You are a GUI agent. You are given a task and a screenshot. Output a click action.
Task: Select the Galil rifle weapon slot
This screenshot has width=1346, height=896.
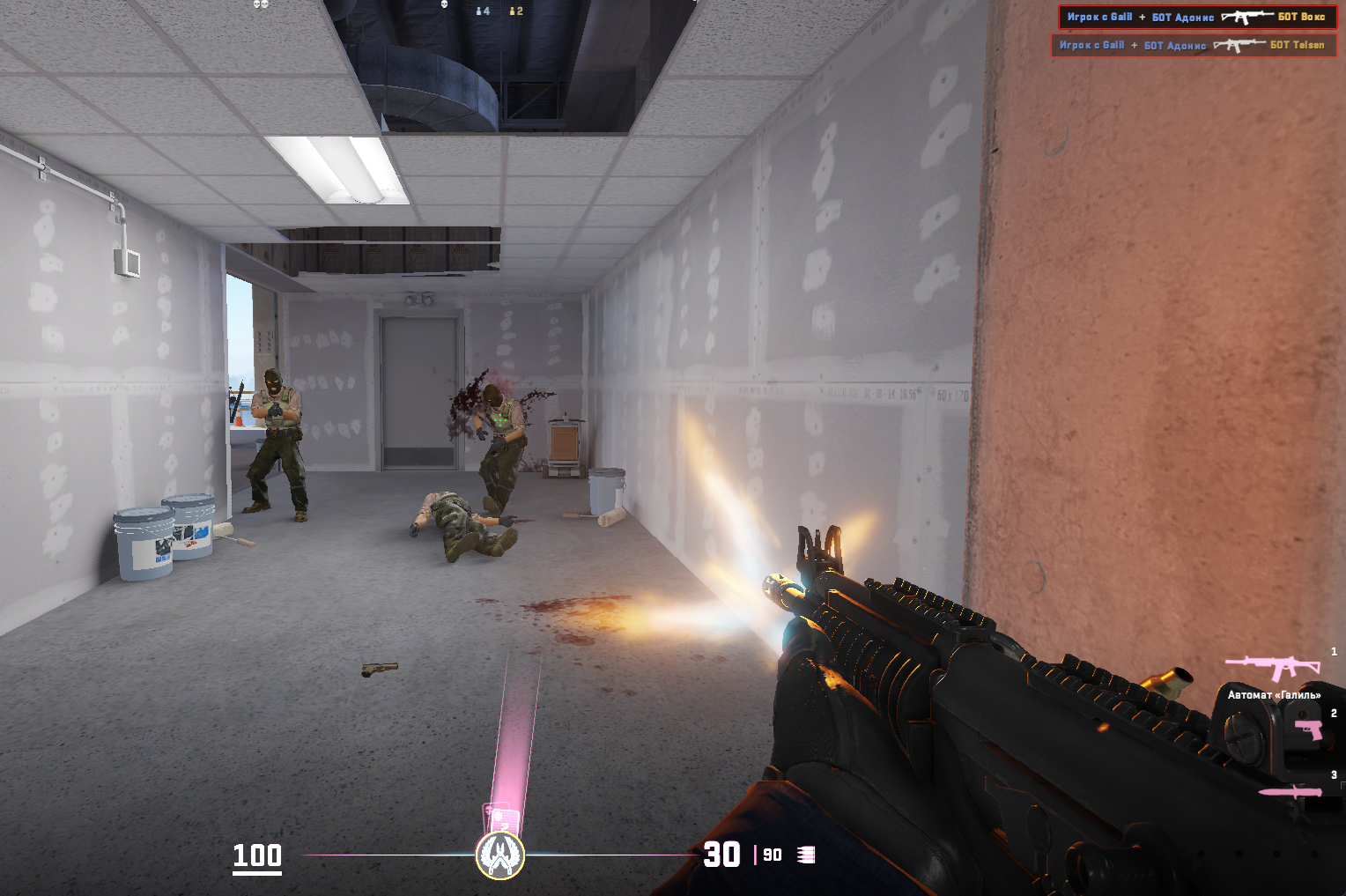pos(1272,668)
